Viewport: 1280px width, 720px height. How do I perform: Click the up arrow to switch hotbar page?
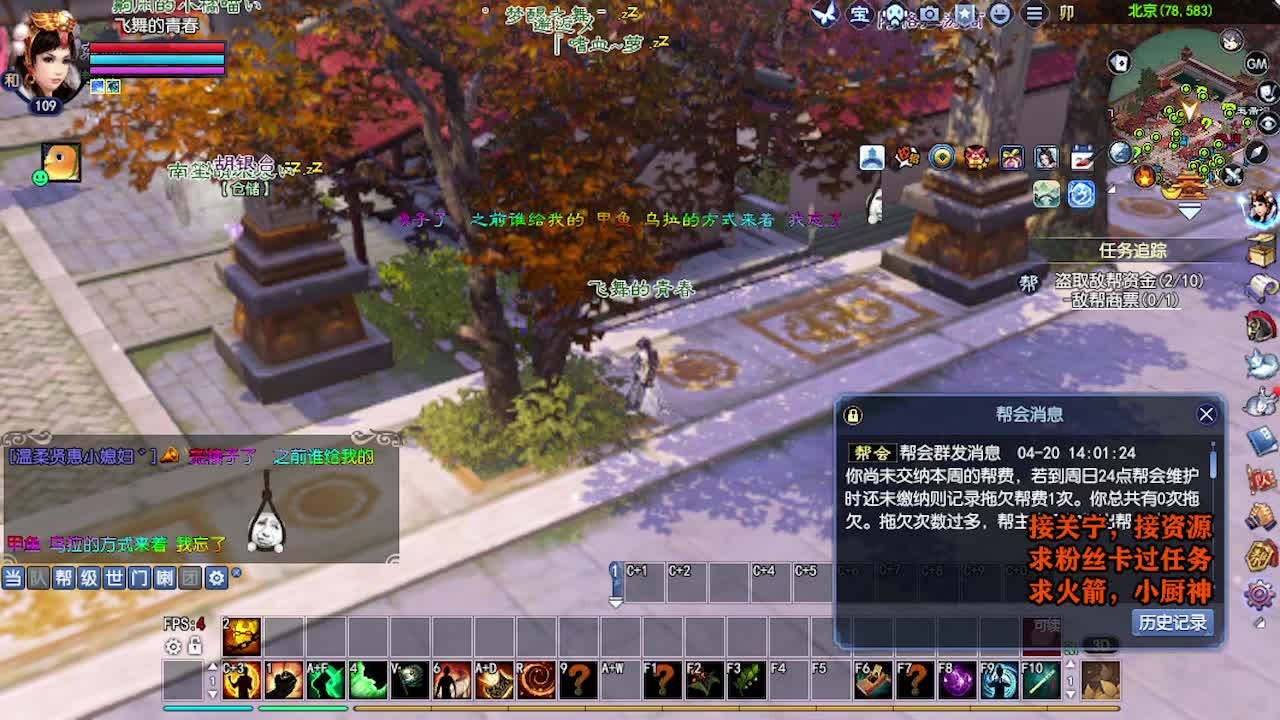[212, 666]
